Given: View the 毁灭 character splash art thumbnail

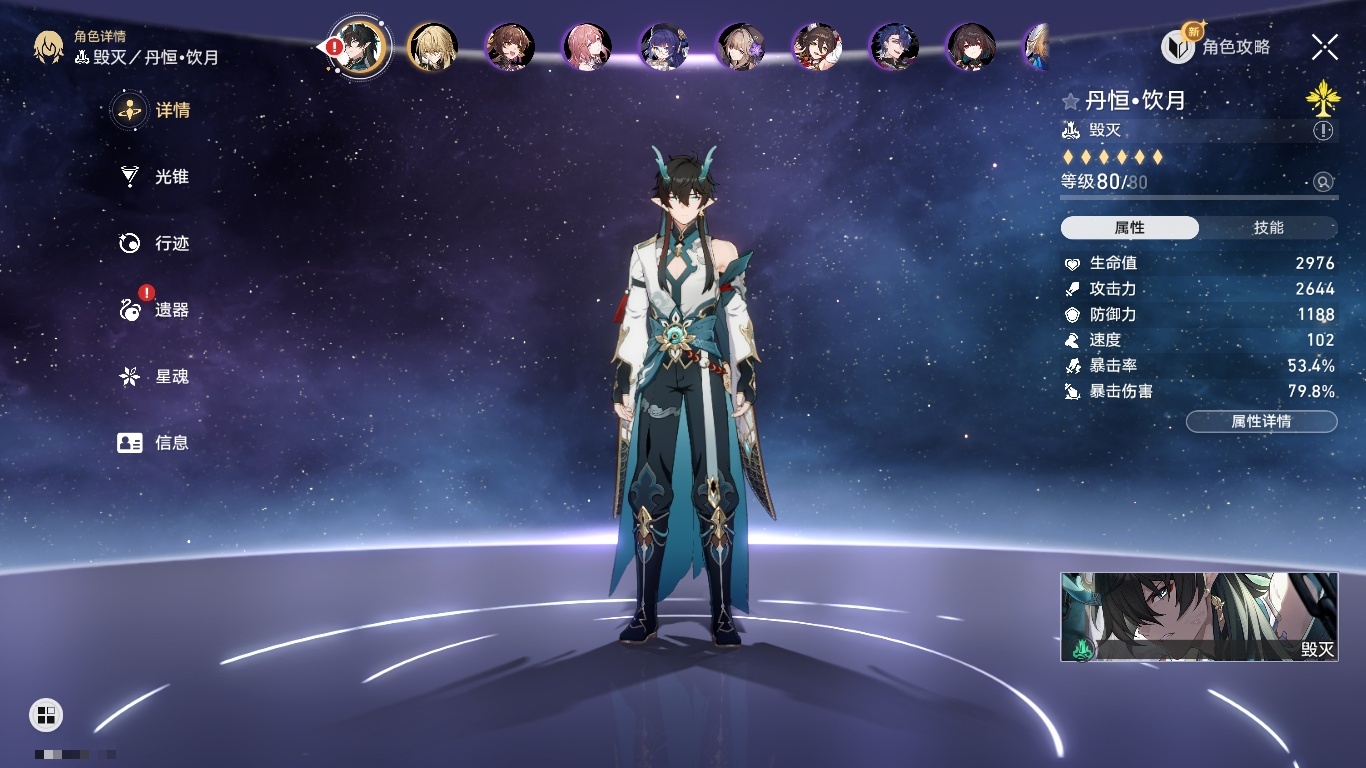Looking at the screenshot, I should click(1199, 617).
